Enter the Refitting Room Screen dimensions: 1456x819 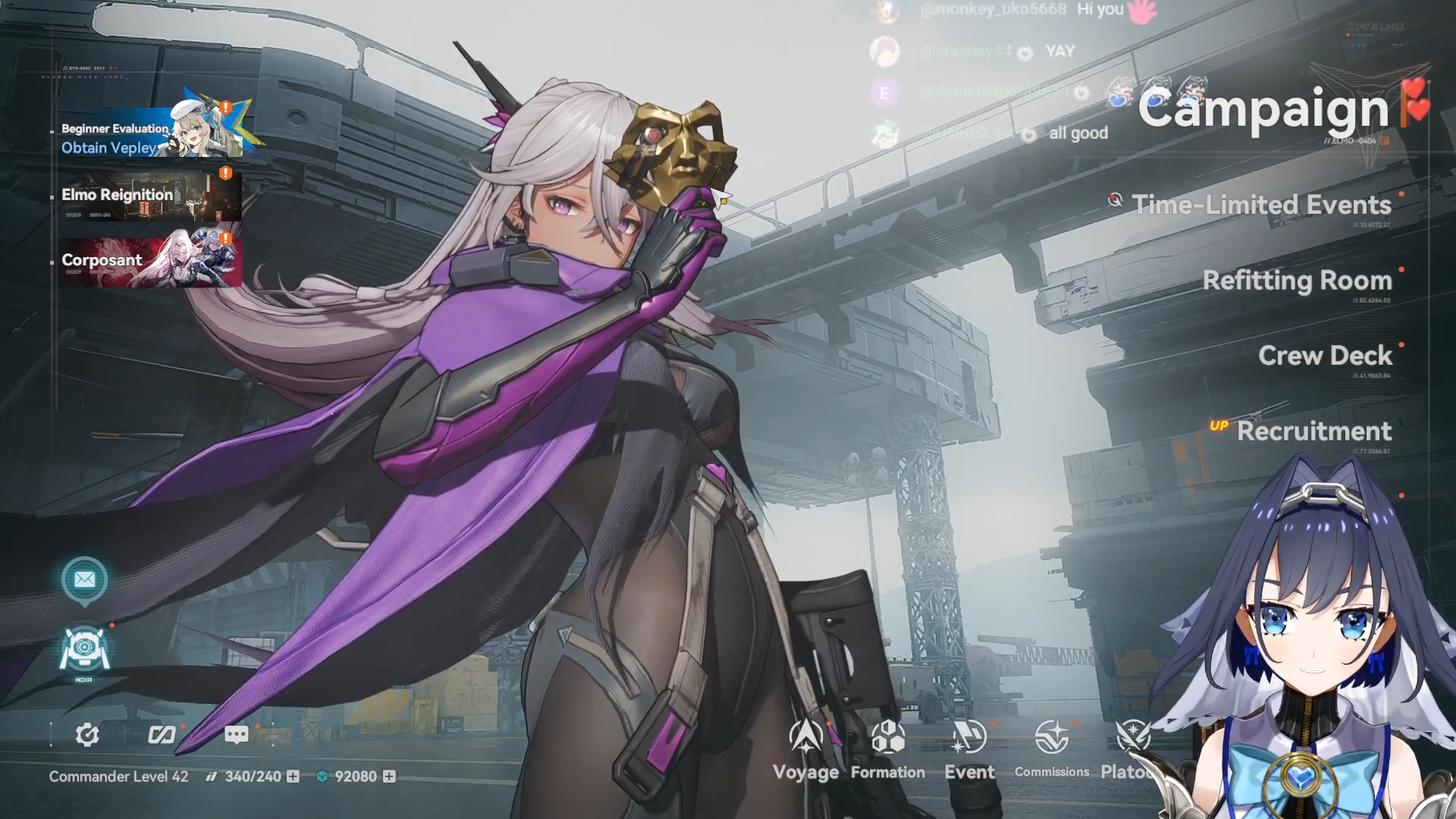point(1297,281)
